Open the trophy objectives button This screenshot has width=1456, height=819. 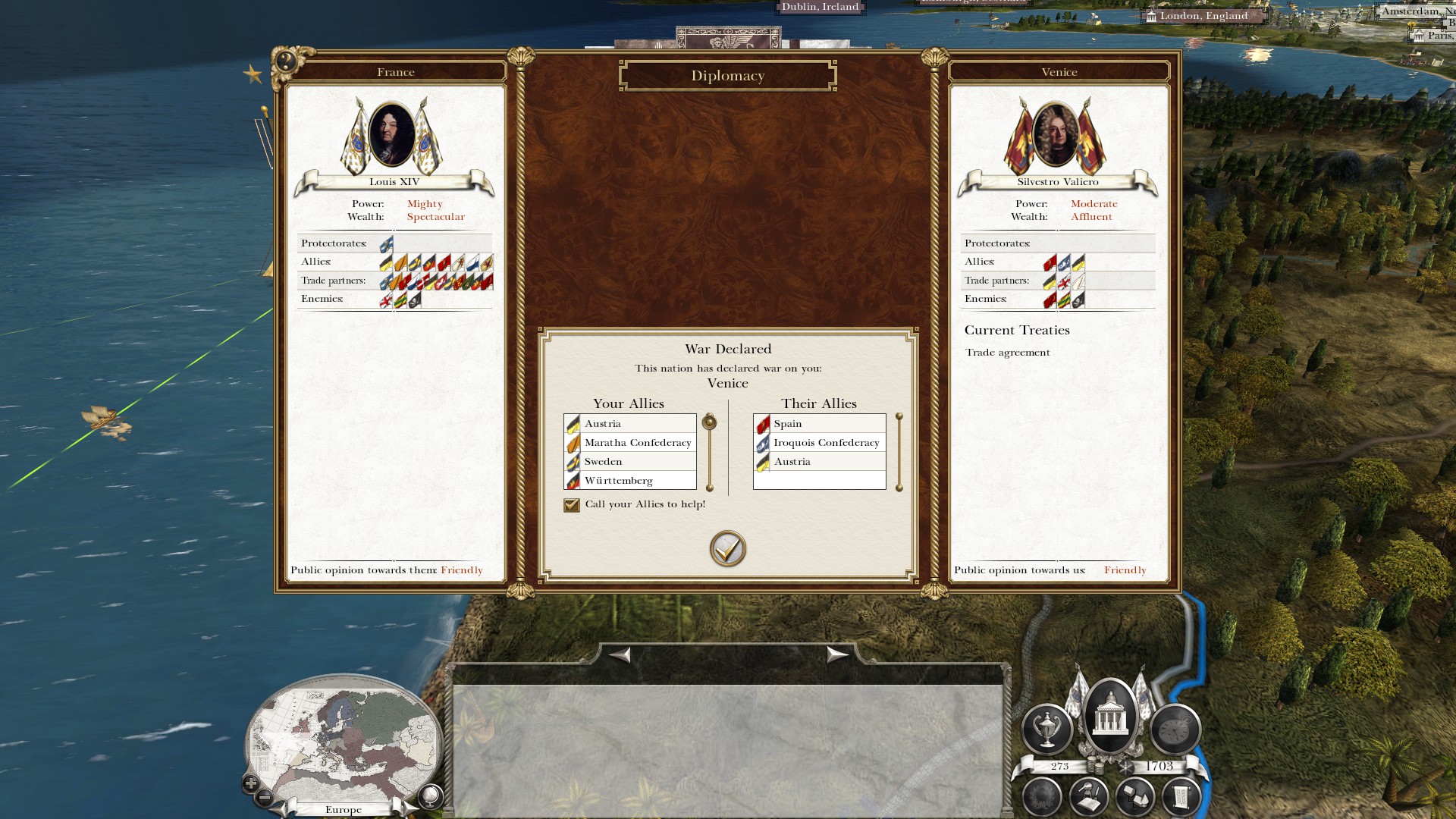pyautogui.click(x=1047, y=729)
